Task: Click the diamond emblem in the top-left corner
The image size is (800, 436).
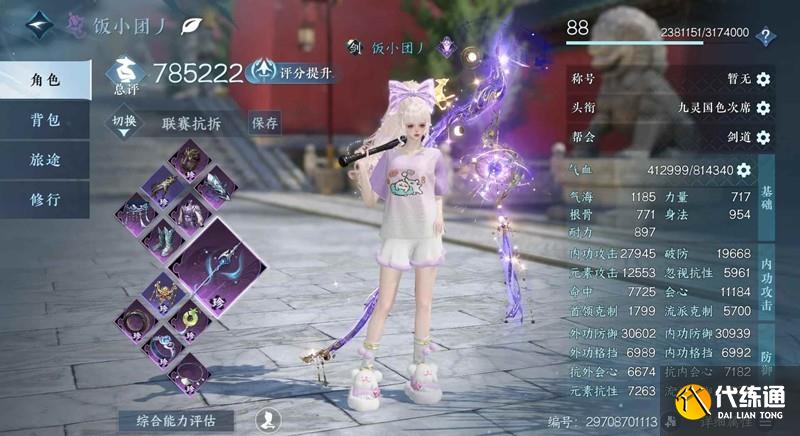Action: point(39,23)
